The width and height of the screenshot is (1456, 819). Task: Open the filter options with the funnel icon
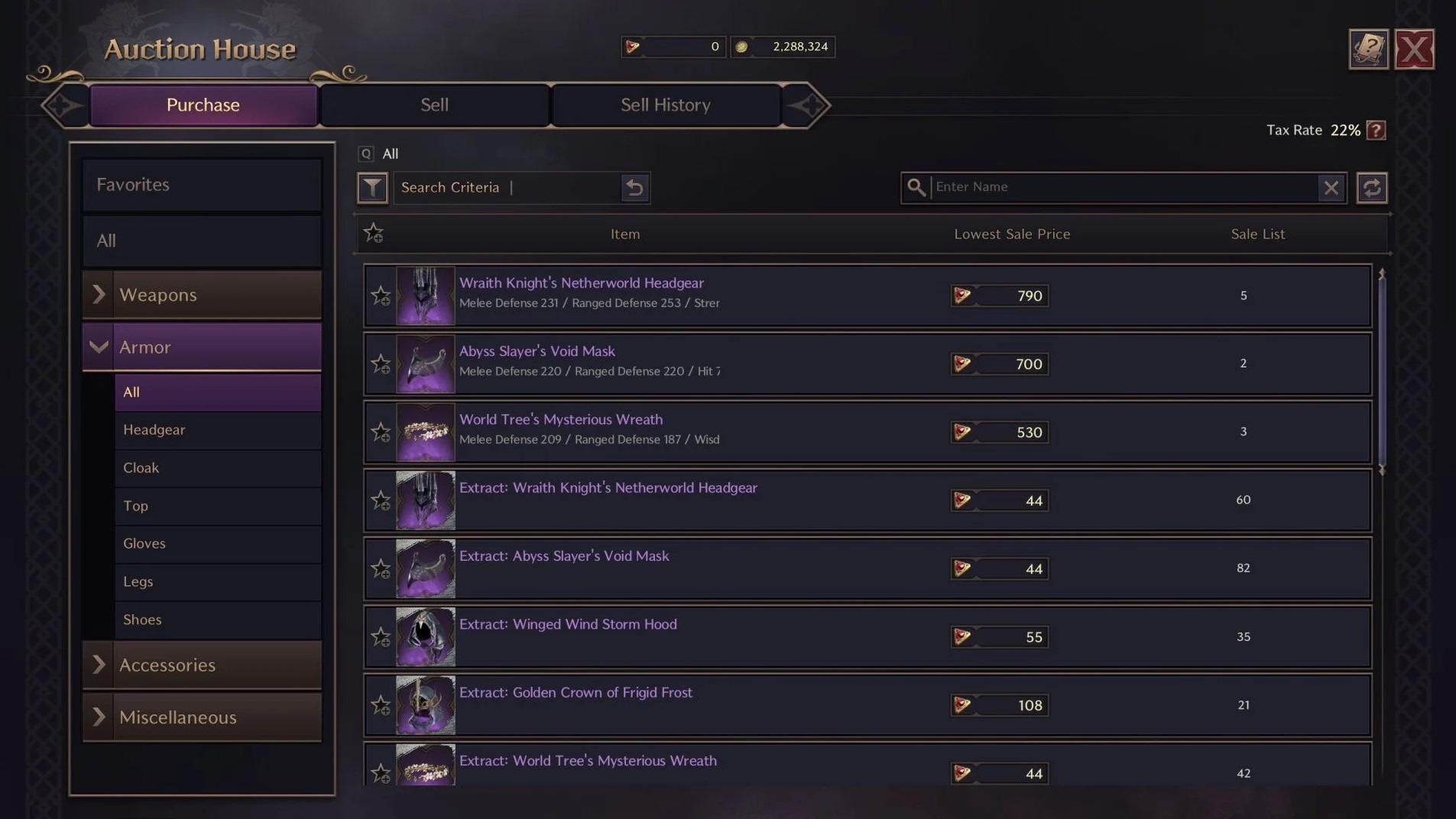pos(372,187)
